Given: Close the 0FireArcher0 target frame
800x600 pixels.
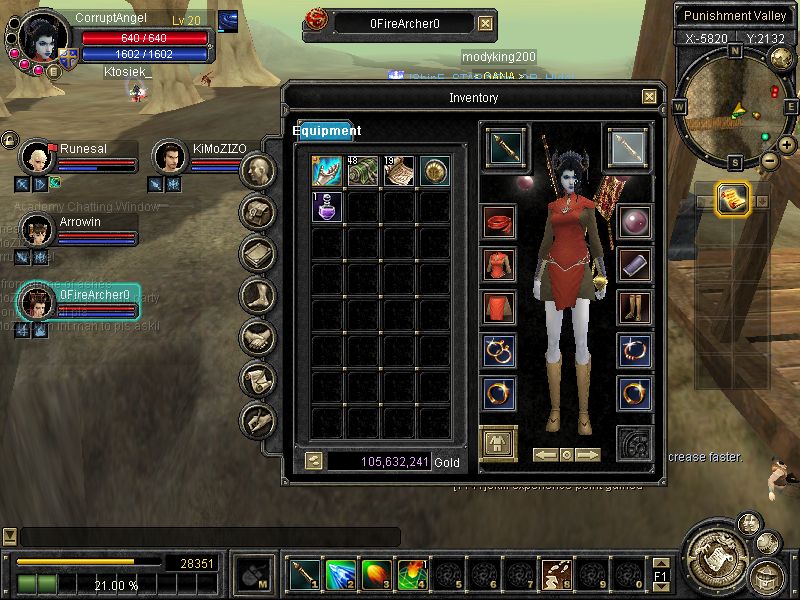Looking at the screenshot, I should coord(485,23).
